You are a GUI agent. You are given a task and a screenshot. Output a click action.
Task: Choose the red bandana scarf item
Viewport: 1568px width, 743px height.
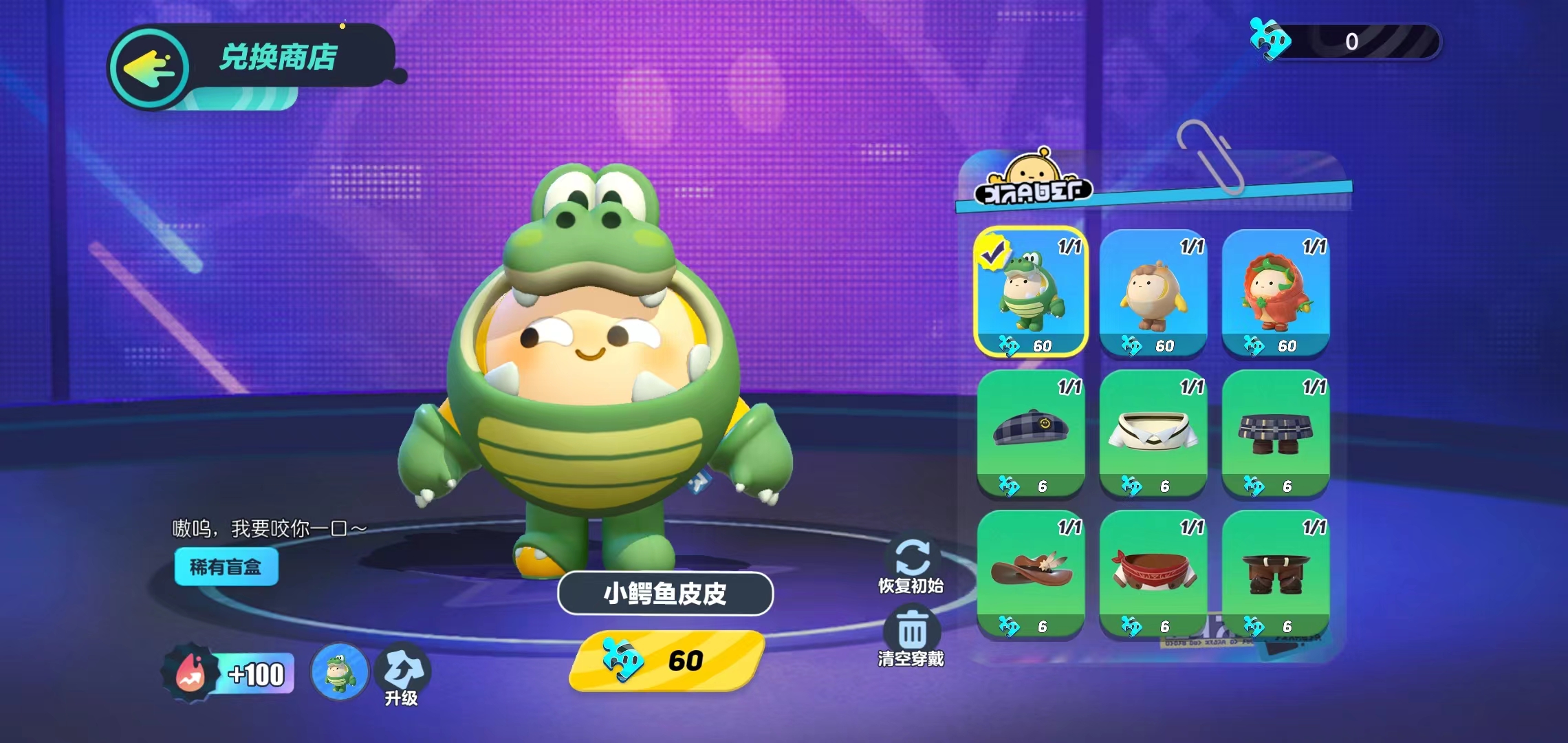tap(1153, 573)
